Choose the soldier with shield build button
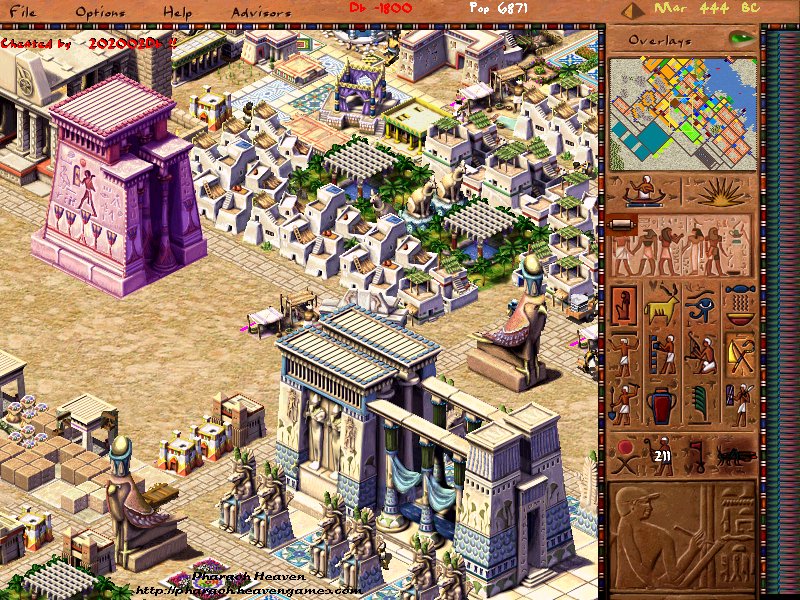 (x=739, y=404)
